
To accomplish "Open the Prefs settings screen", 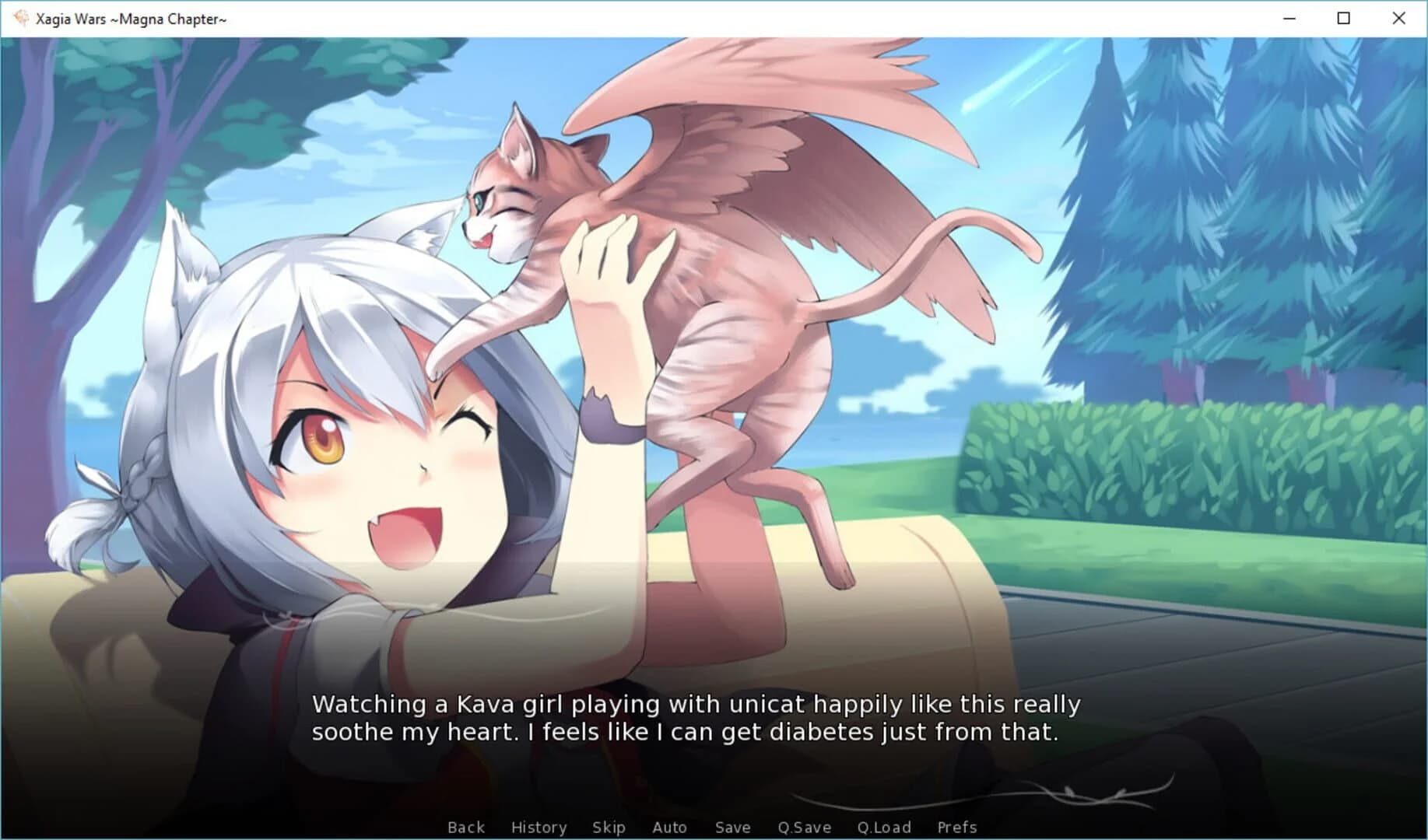I will 956,827.
